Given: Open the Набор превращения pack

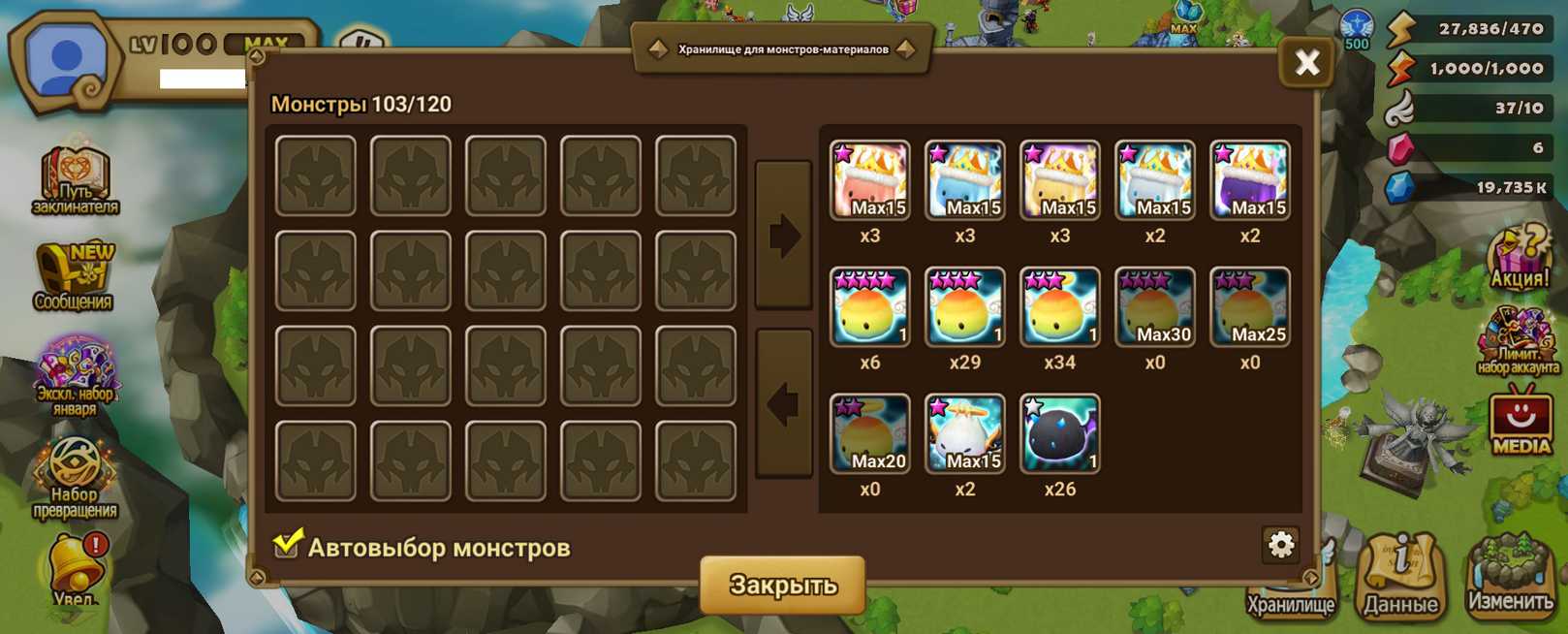Looking at the screenshot, I should [75, 478].
